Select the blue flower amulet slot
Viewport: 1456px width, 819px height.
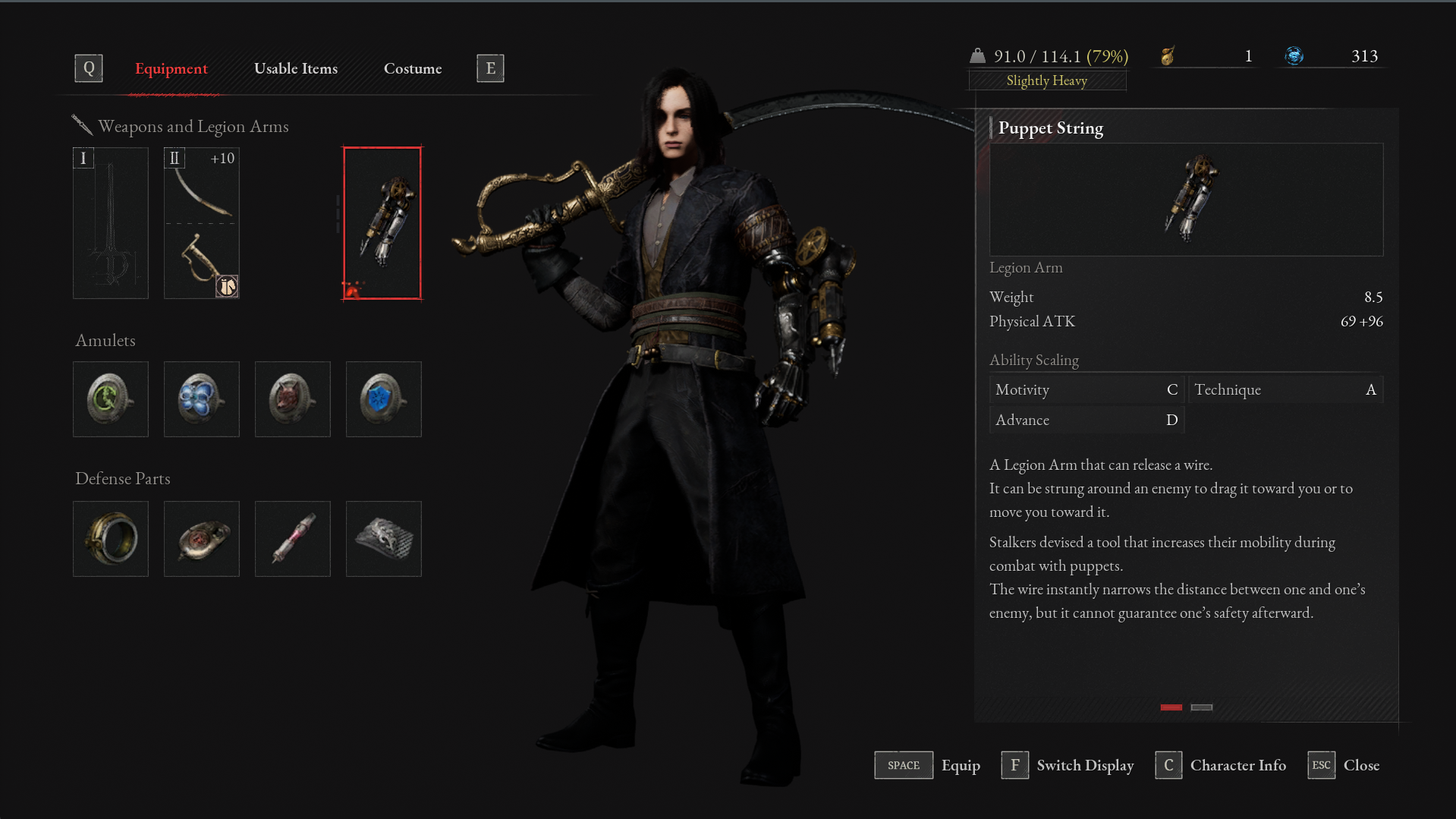(202, 399)
